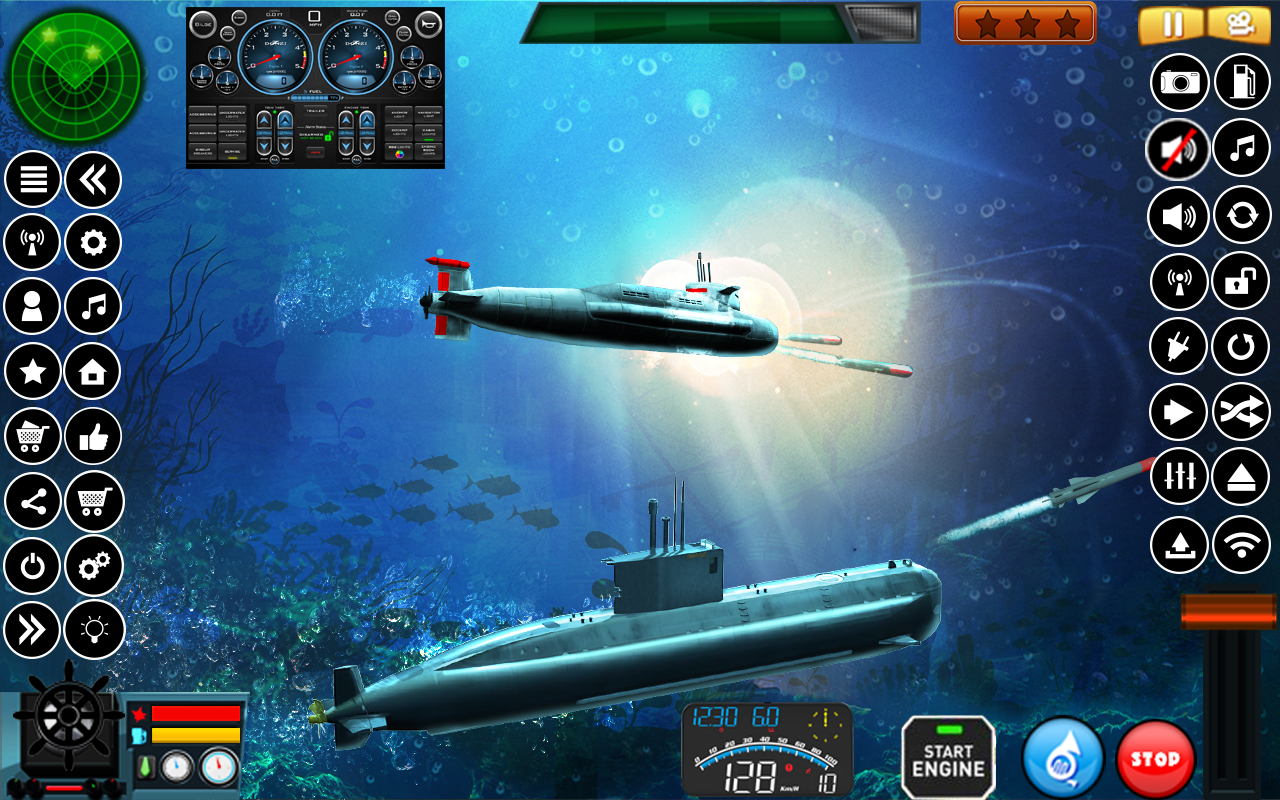Tap the plug connector icon
The image size is (1280, 800).
1177,345
